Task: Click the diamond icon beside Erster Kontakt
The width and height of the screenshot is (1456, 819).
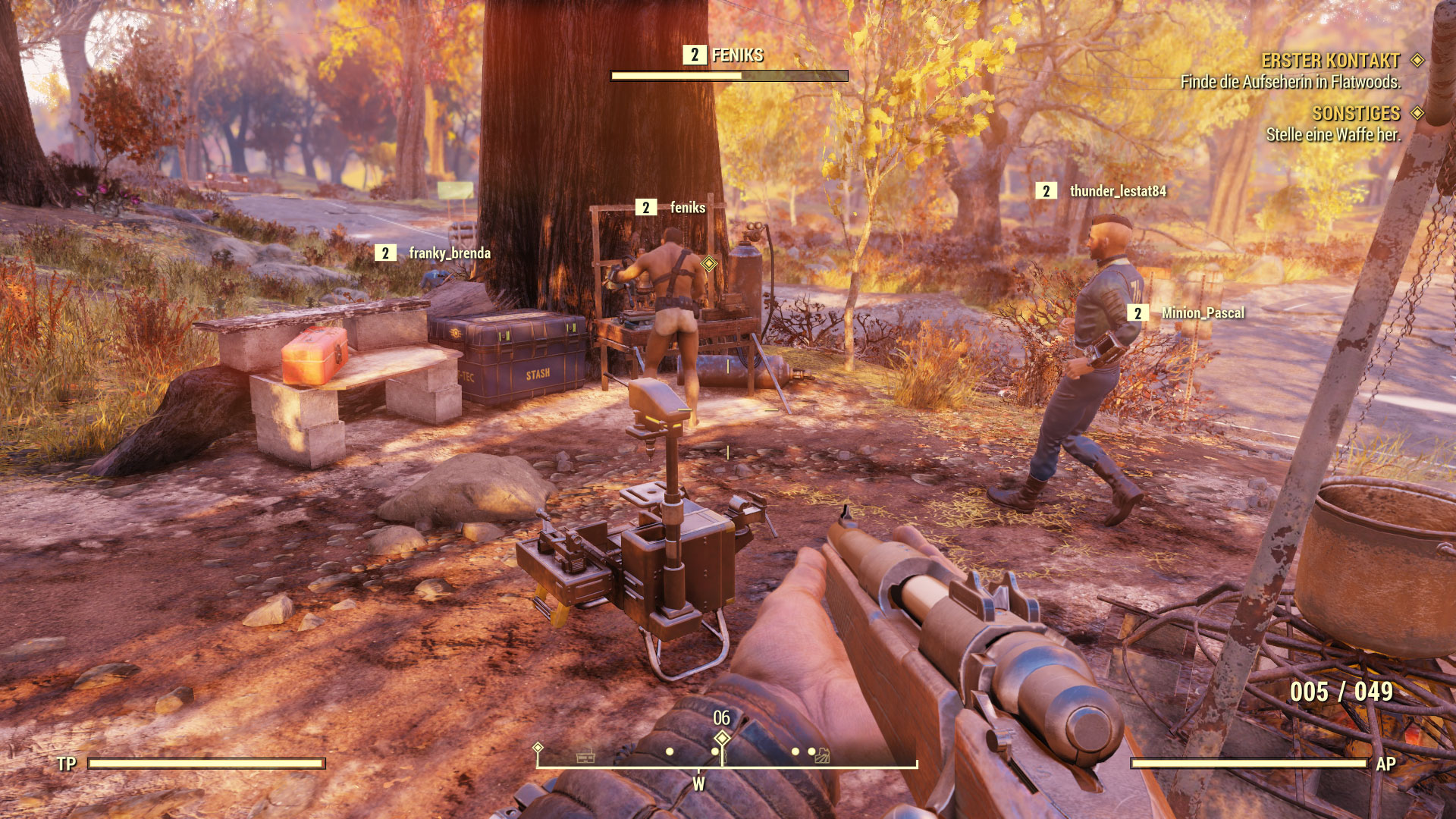Action: coord(1417,60)
